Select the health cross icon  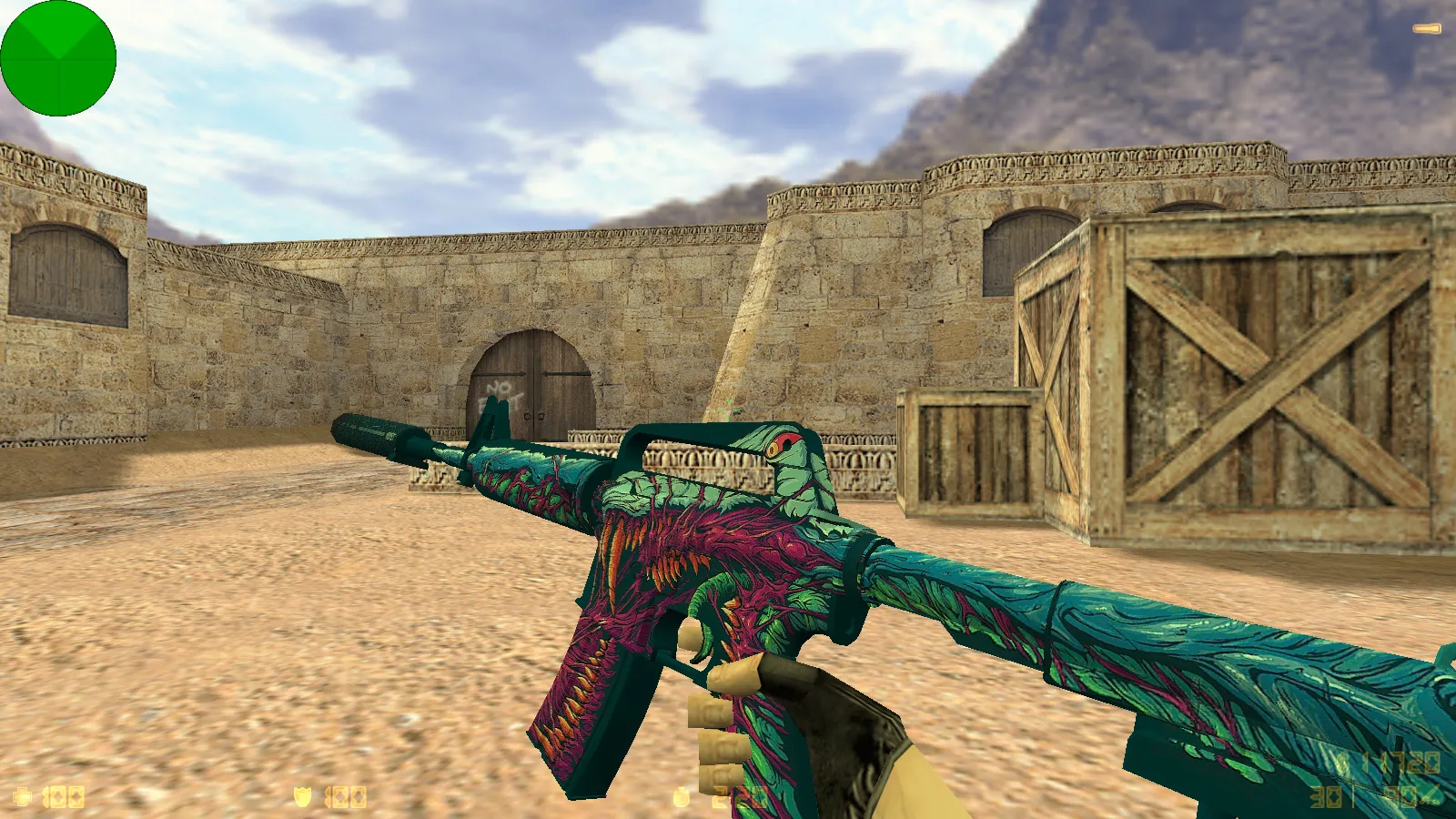click(x=23, y=798)
